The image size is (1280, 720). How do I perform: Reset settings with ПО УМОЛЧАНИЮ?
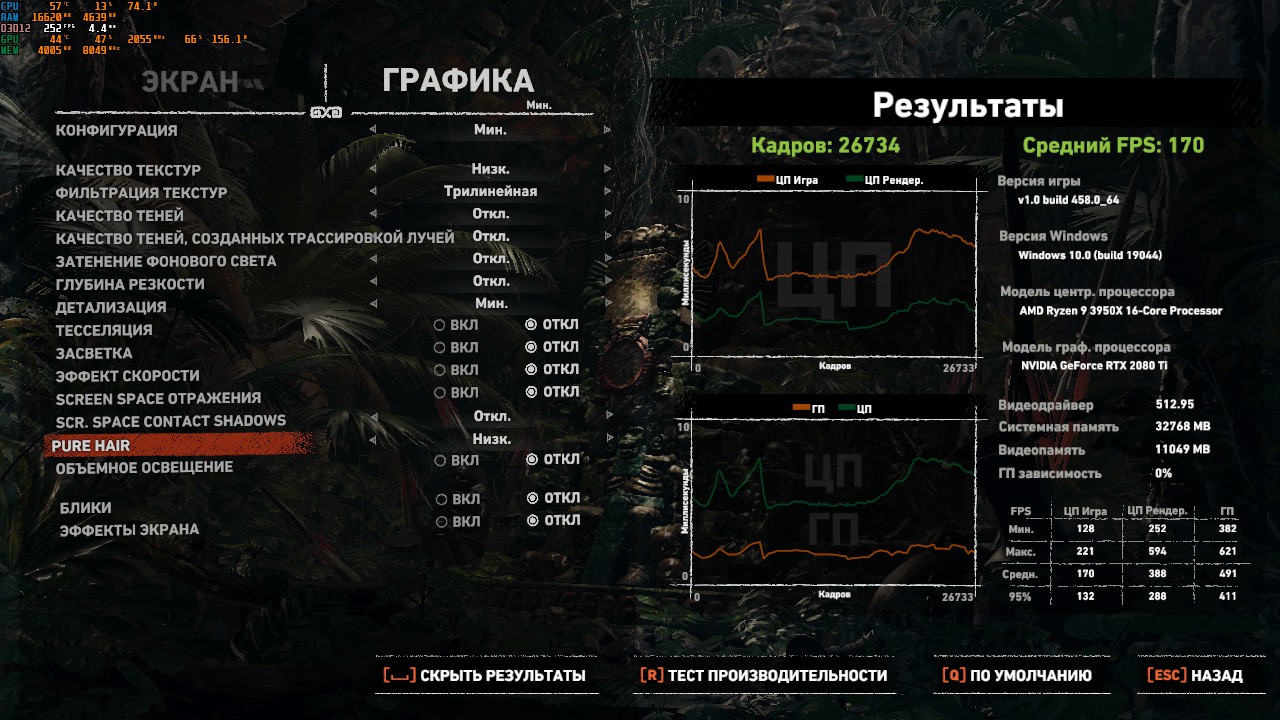(1017, 676)
